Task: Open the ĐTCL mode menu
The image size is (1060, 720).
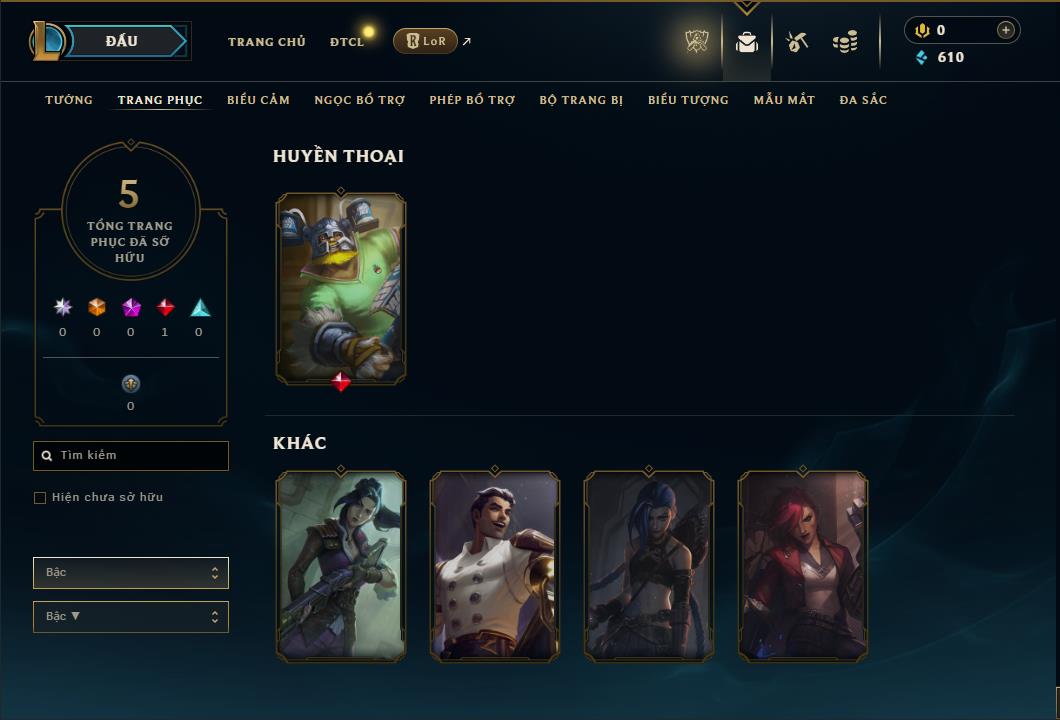Action: pyautogui.click(x=347, y=42)
